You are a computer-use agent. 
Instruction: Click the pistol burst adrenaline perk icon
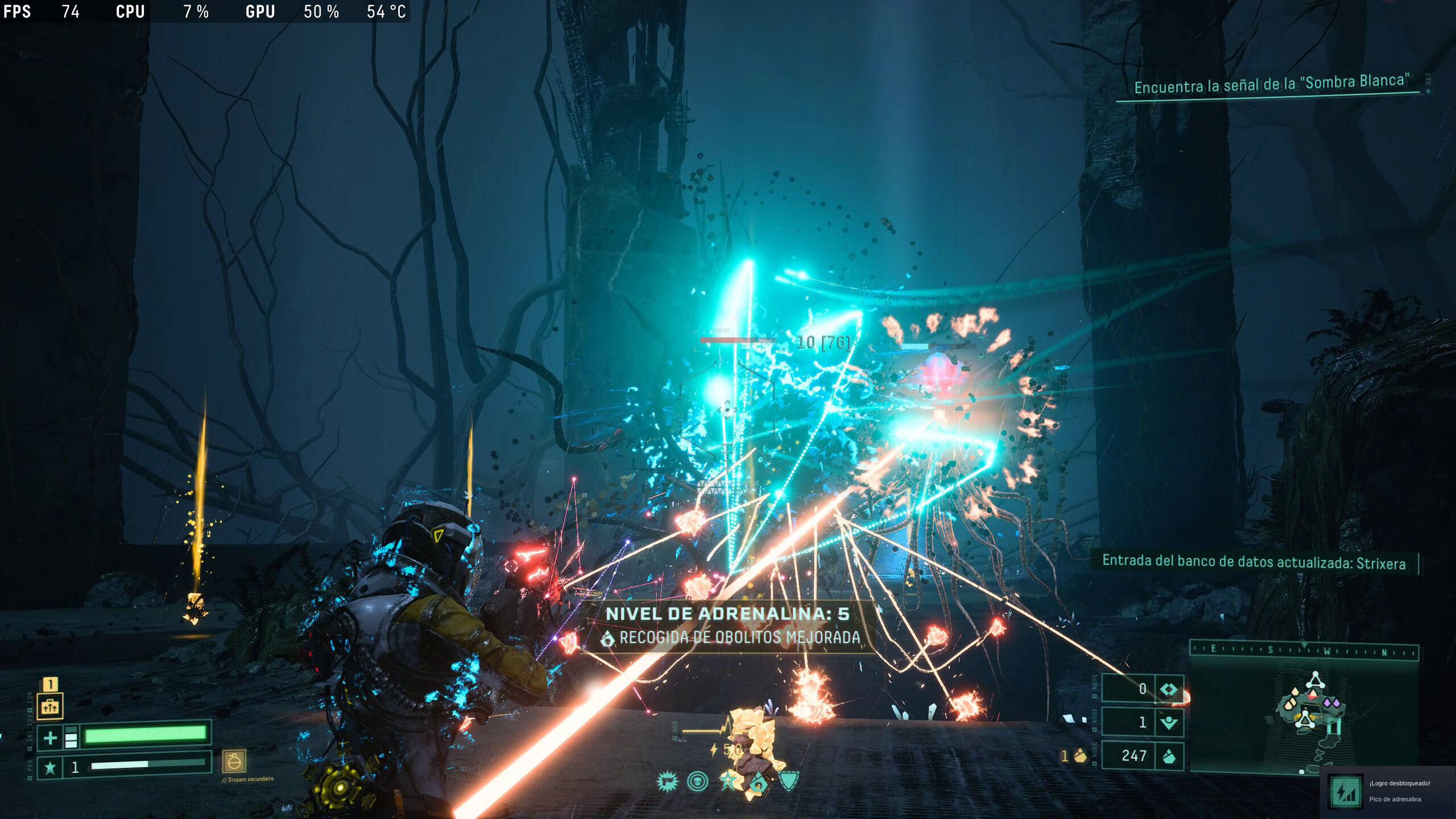(667, 781)
